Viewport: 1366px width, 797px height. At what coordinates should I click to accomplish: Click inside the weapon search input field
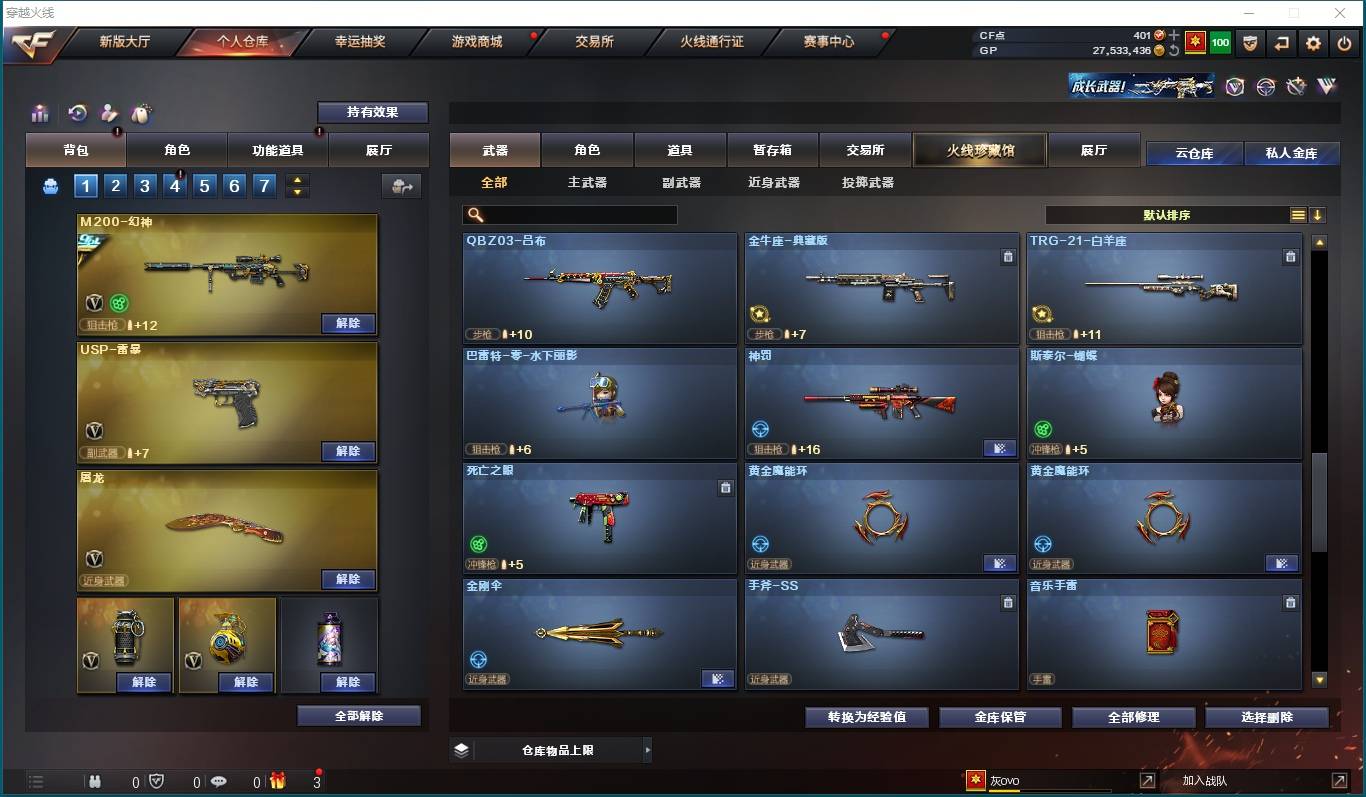(570, 214)
